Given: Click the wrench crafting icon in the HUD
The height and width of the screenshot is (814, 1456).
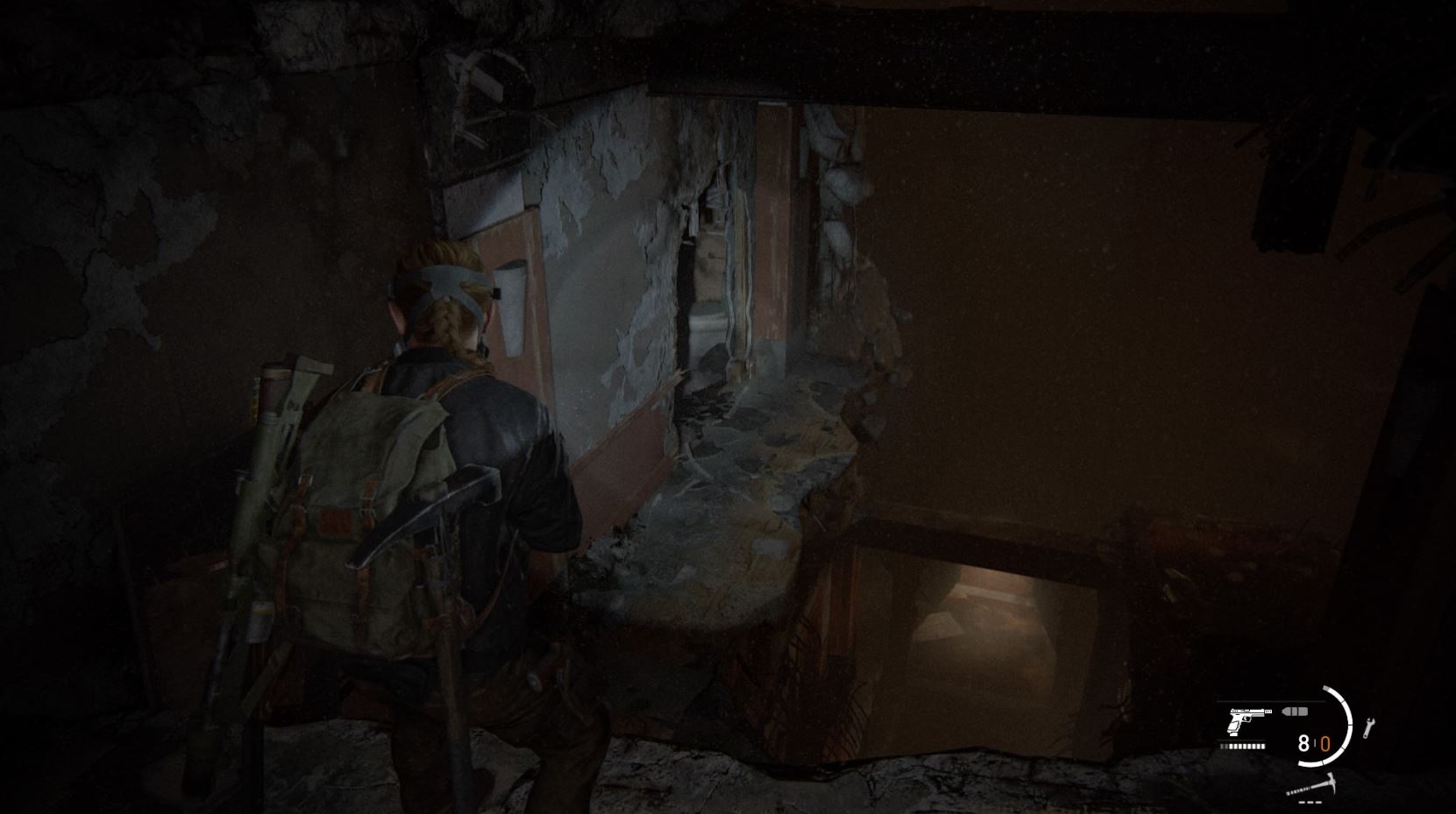Looking at the screenshot, I should (x=1368, y=727).
